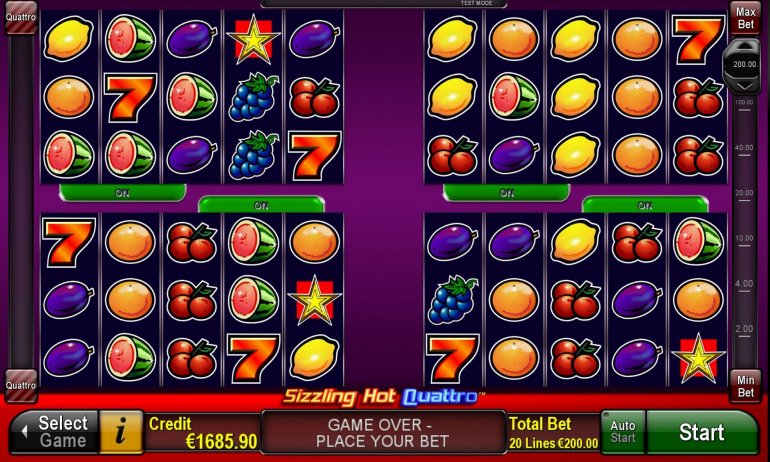
Task: Show the paytable info with the i button
Action: pos(122,432)
